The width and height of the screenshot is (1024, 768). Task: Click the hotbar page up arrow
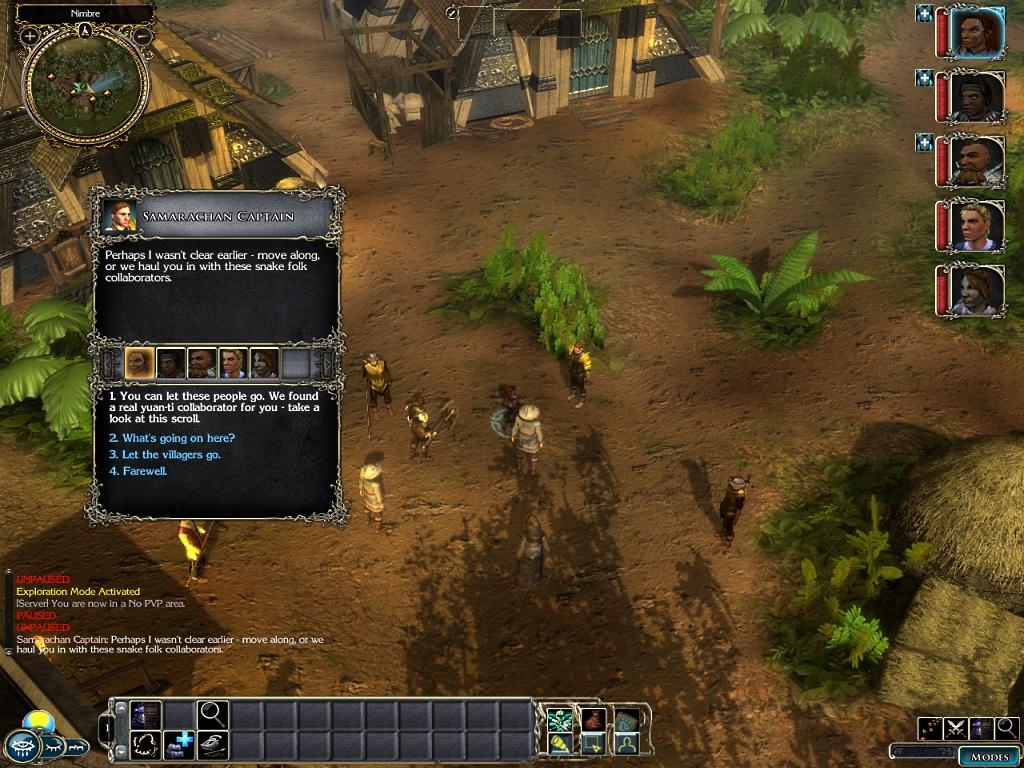pyautogui.click(x=123, y=709)
